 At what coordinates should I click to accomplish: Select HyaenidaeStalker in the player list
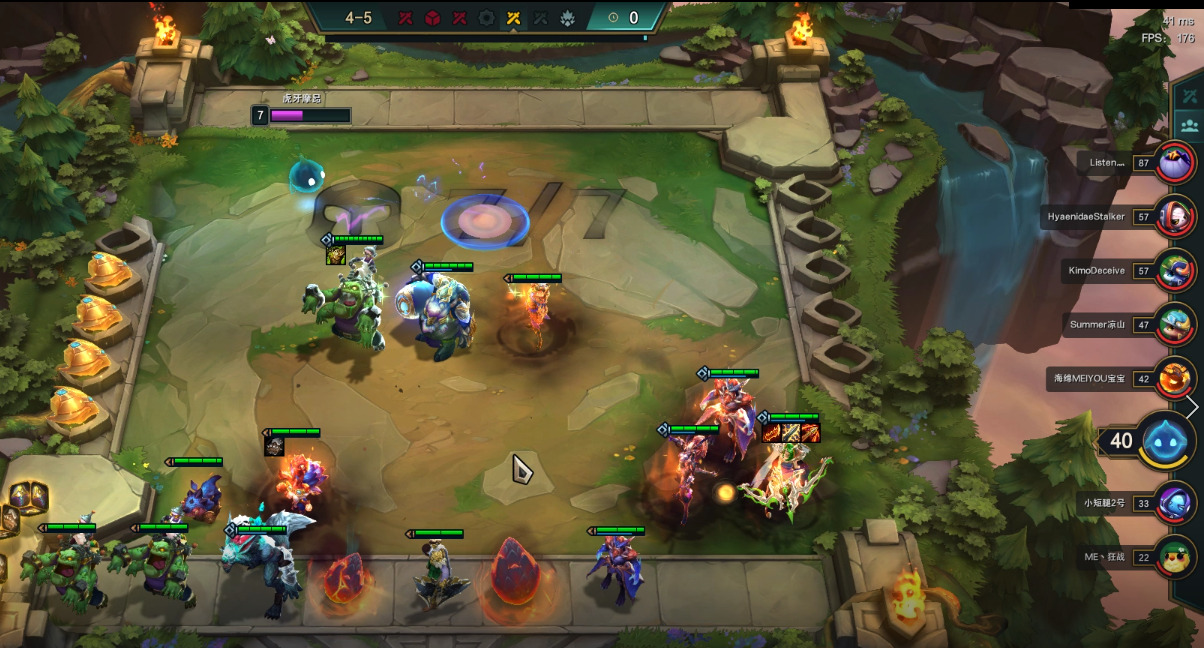(x=1175, y=216)
